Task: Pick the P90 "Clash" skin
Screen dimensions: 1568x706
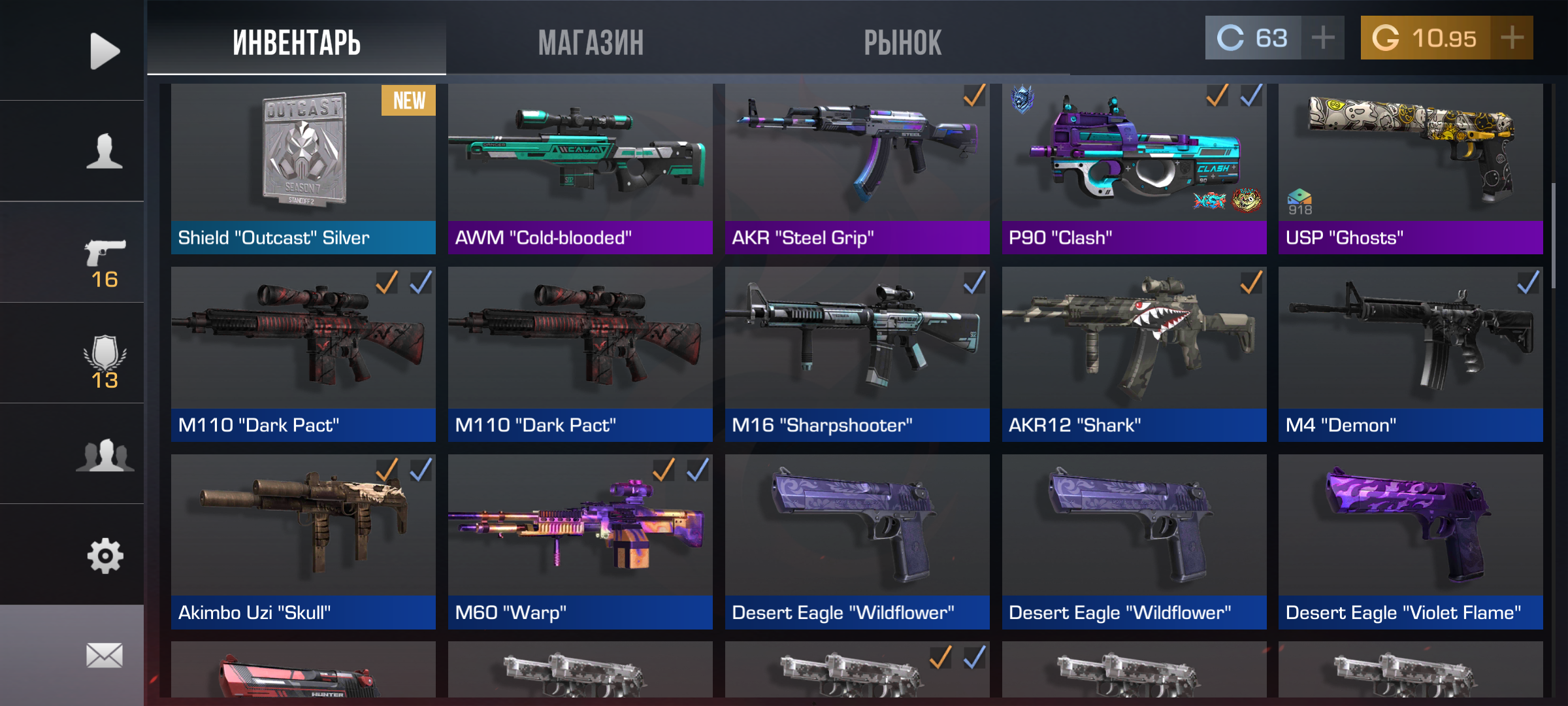Action: click(x=1134, y=169)
